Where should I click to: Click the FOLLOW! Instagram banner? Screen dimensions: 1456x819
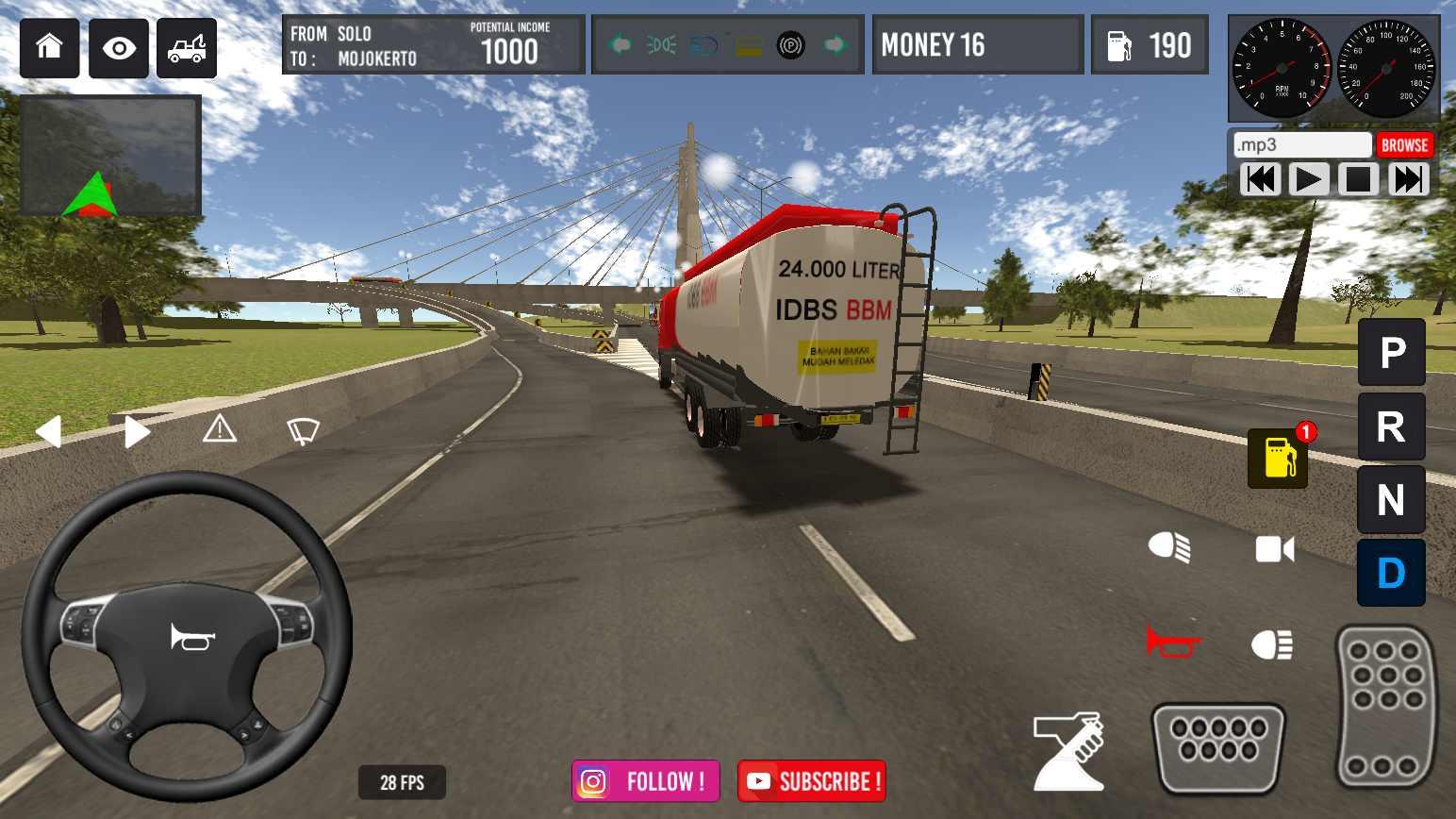pos(645,780)
